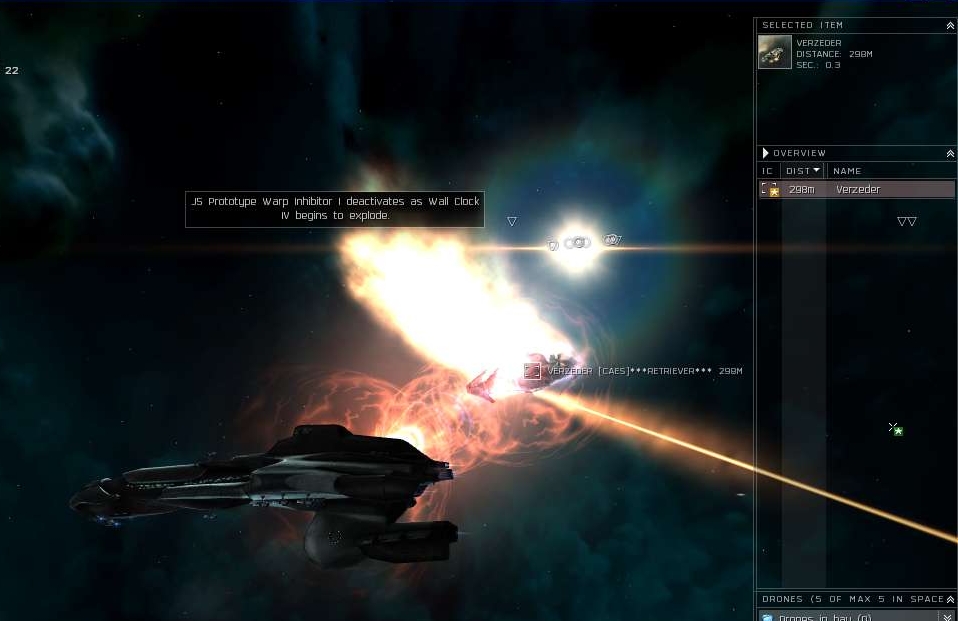958x621 pixels.
Task: Sort the Overview by the Name column
Action: pyautogui.click(x=847, y=171)
